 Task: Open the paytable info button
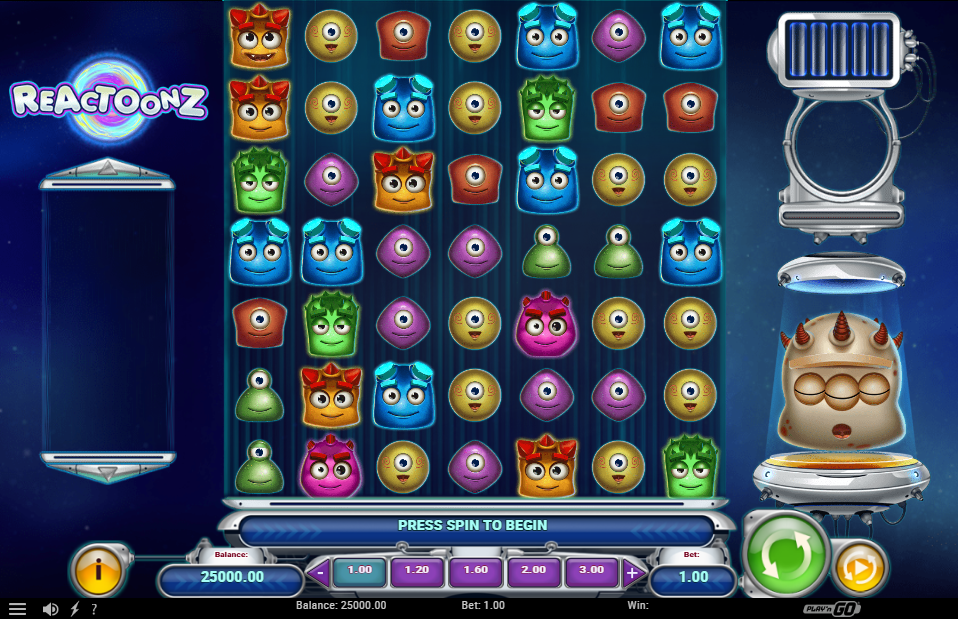[98, 570]
